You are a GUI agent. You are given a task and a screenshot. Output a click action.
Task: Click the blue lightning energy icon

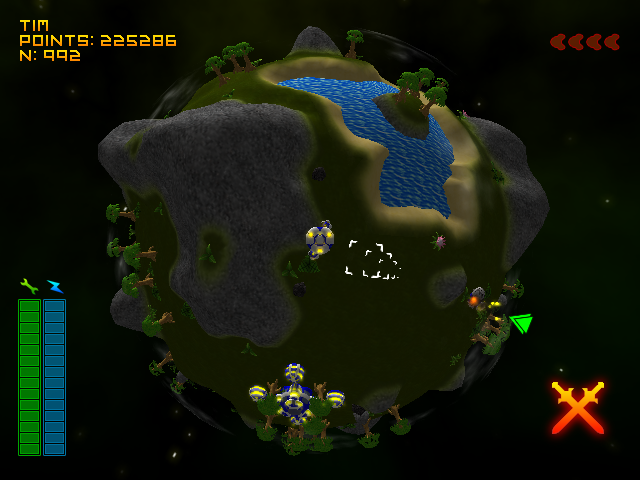click(54, 287)
